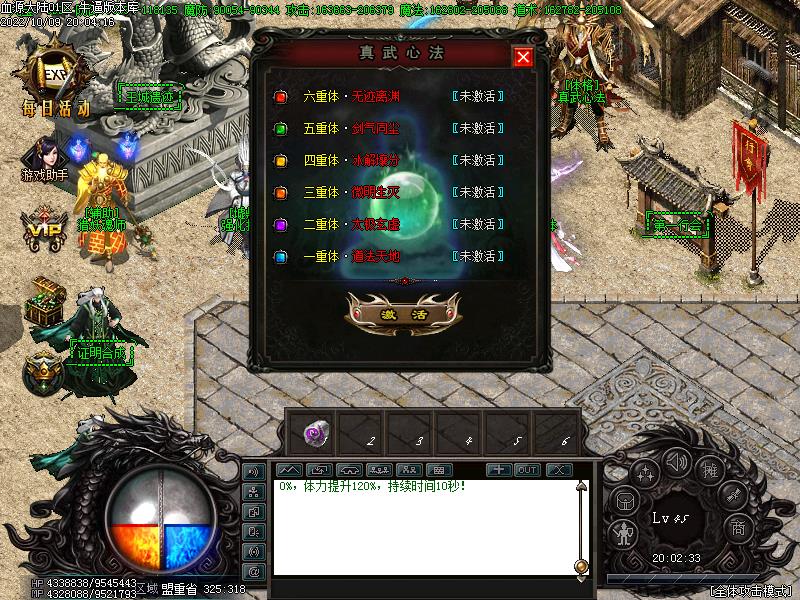Use the purple item in hotbar slot one
The height and width of the screenshot is (600, 800).
point(314,433)
